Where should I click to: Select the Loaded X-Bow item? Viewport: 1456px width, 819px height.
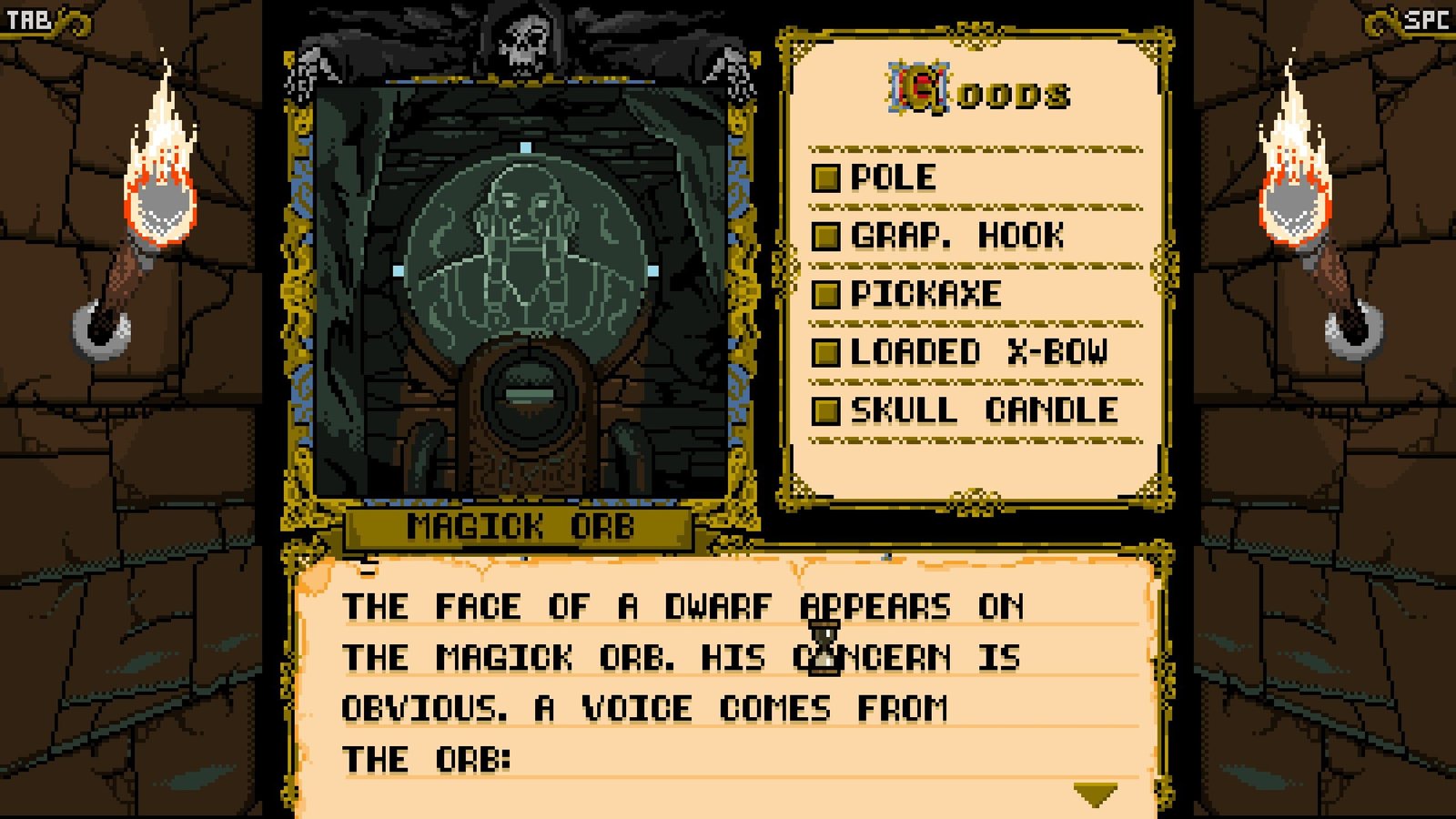[977, 352]
